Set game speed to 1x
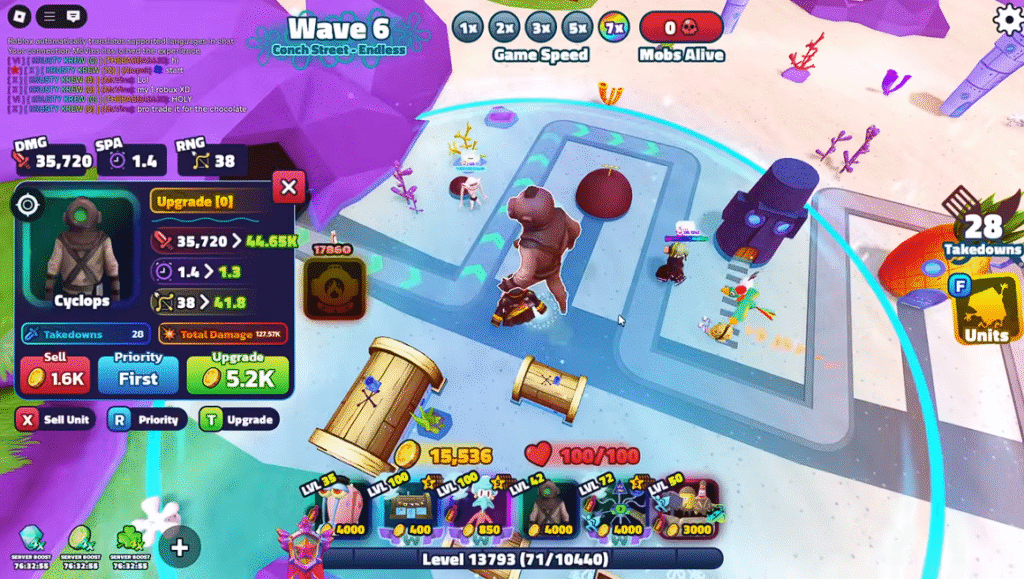The width and height of the screenshot is (1024, 579). point(466,27)
